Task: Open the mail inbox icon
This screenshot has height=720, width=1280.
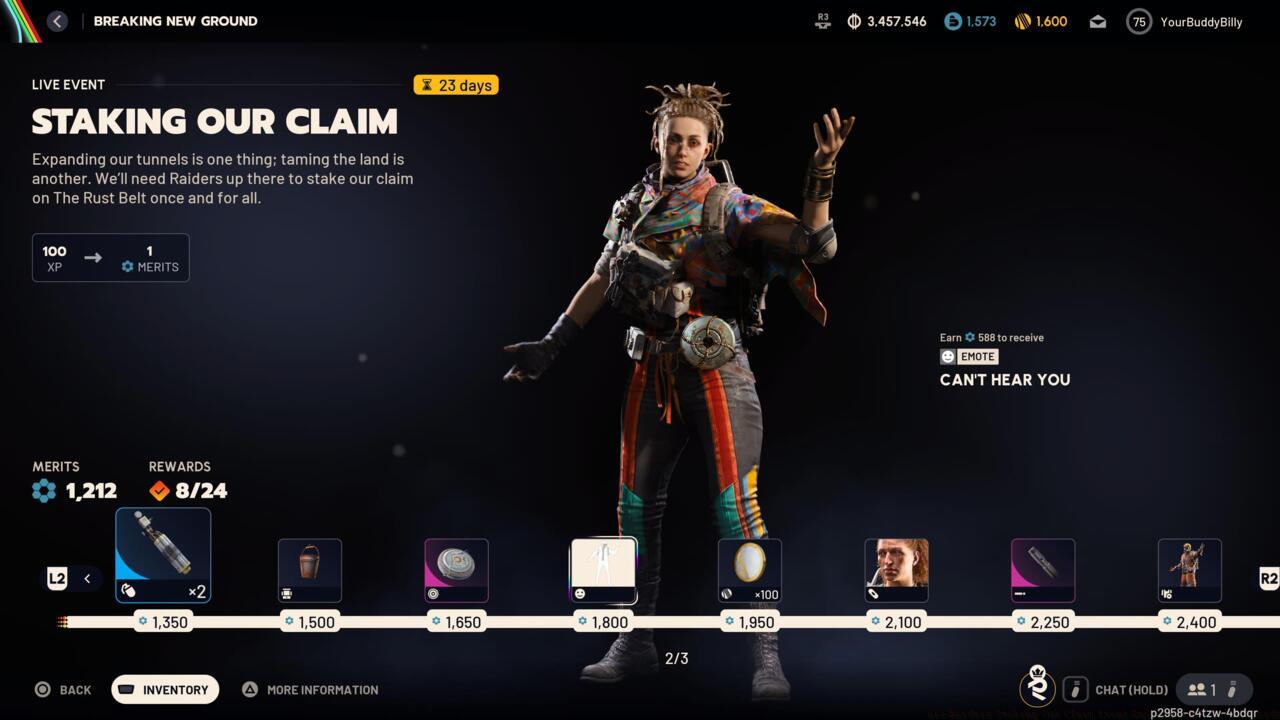Action: tap(1097, 20)
